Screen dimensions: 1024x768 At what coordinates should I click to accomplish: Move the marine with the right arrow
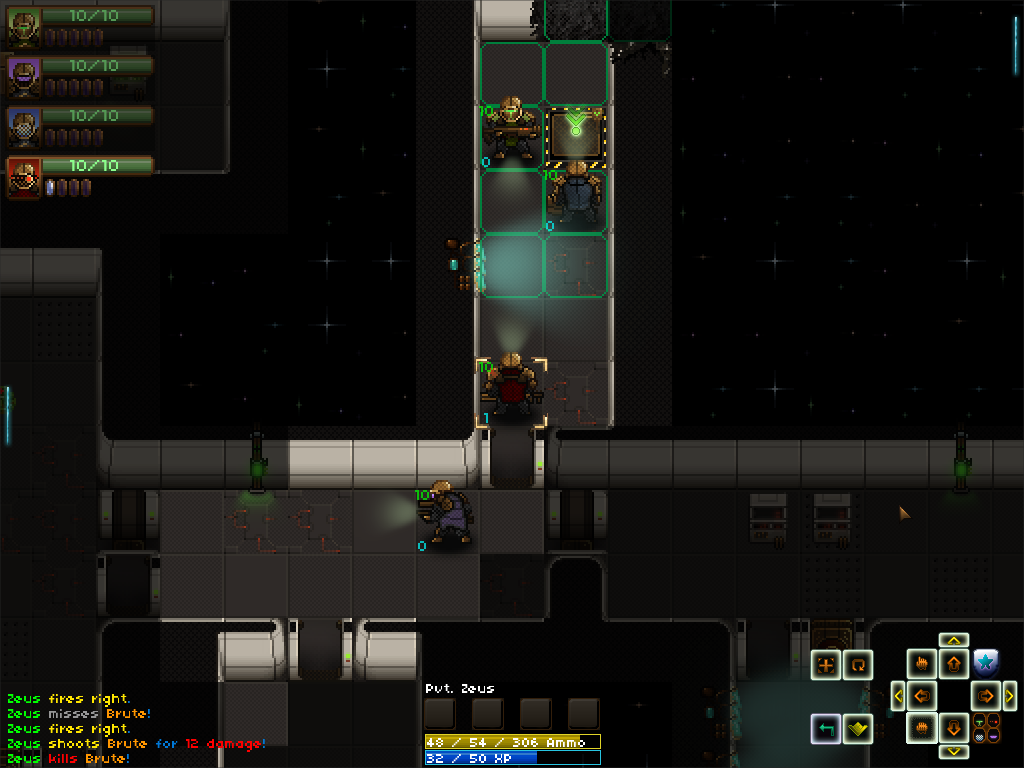(x=986, y=695)
